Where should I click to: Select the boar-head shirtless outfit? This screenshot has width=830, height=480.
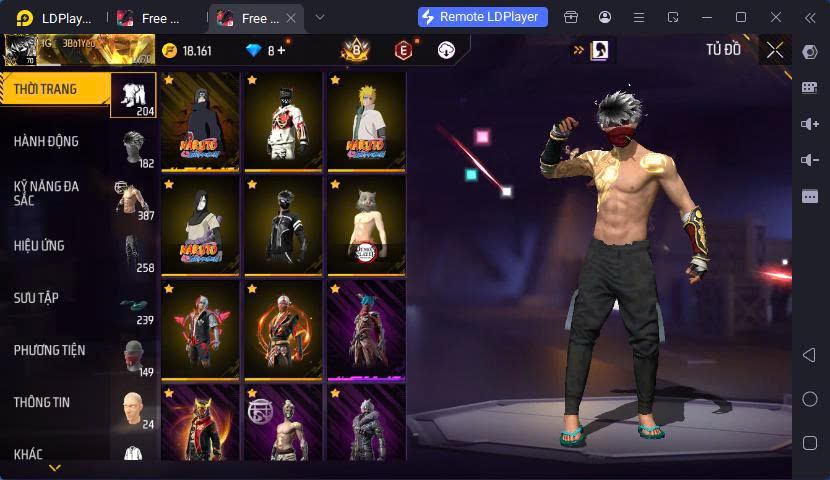366,226
